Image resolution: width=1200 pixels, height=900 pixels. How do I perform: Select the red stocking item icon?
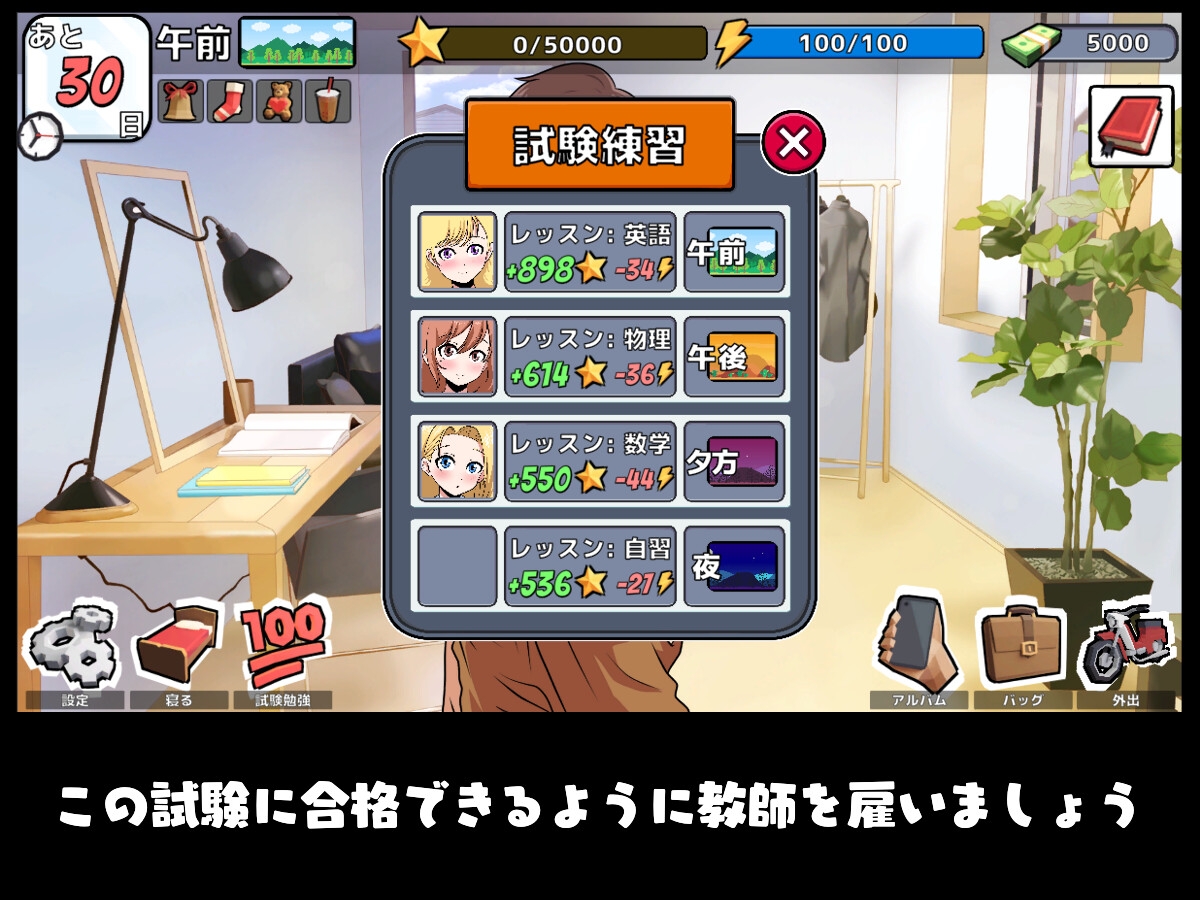coord(230,101)
